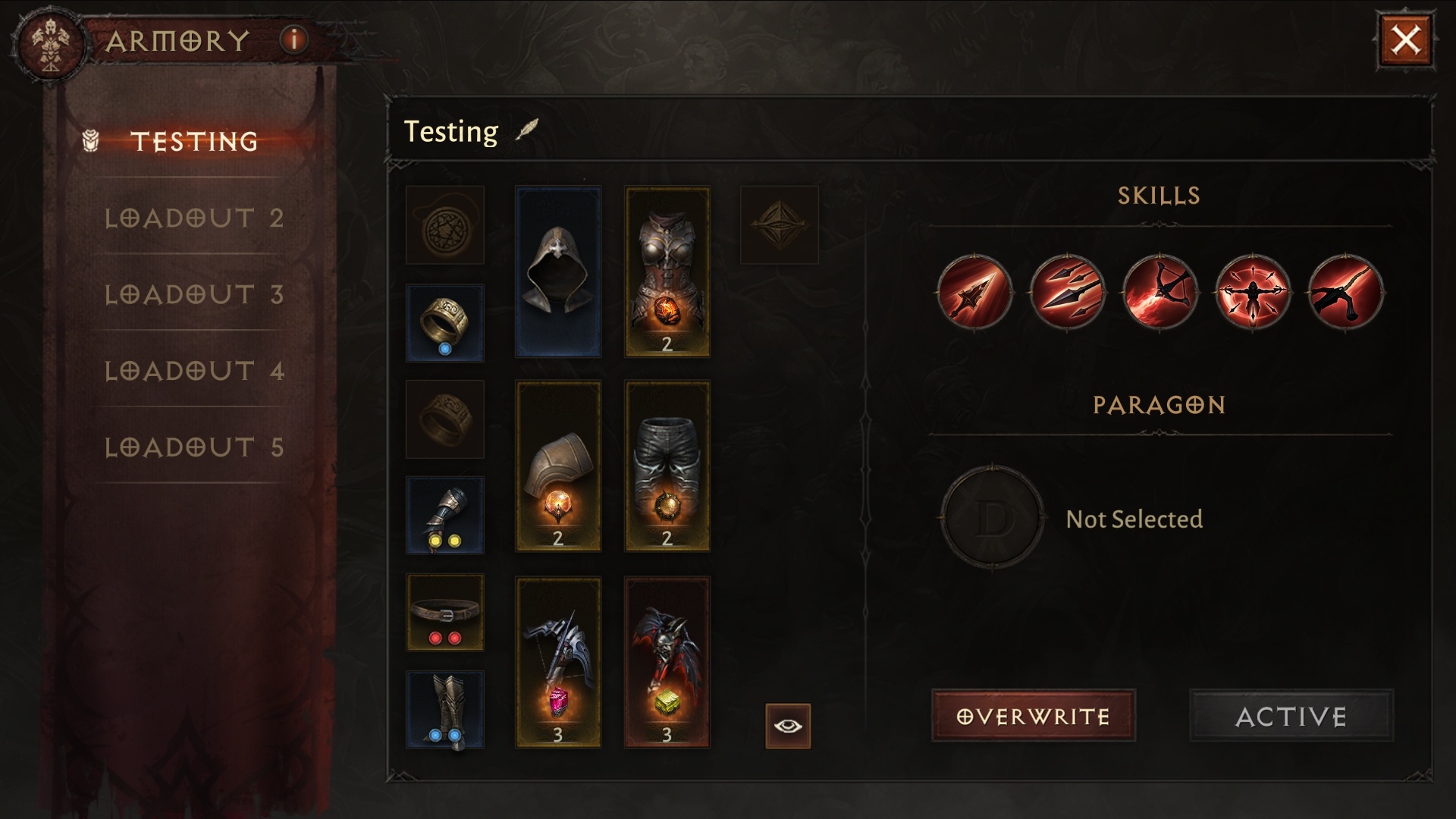Select the crossbow shot skill icon

1159,292
